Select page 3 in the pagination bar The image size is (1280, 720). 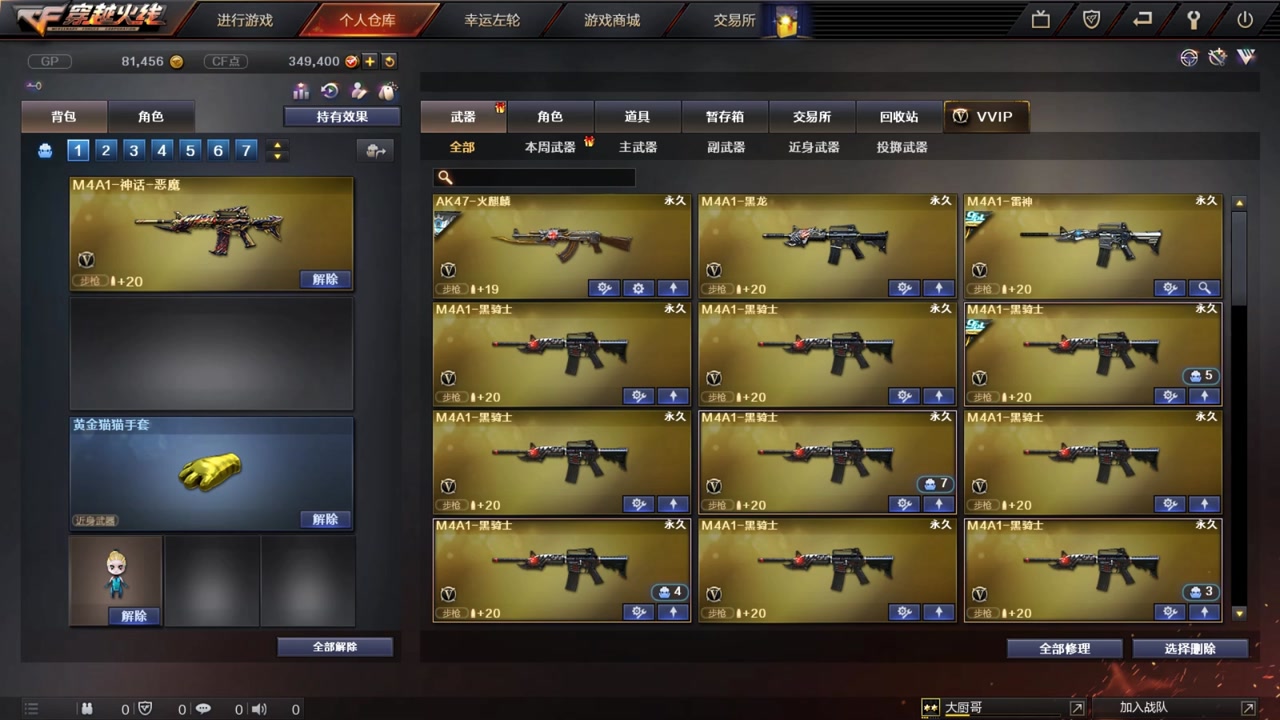[x=133, y=150]
